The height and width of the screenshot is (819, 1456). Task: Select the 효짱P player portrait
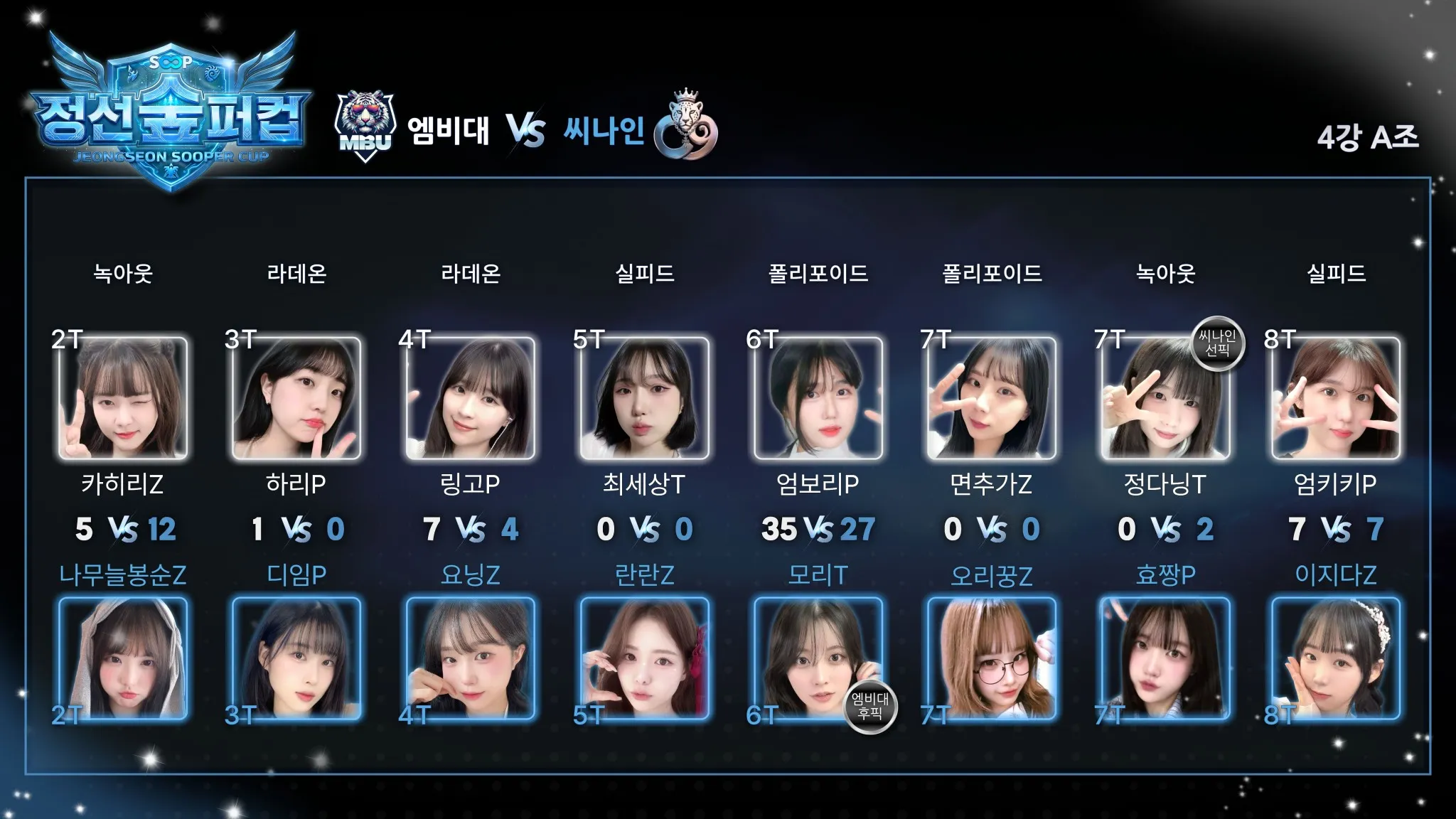1165,658
